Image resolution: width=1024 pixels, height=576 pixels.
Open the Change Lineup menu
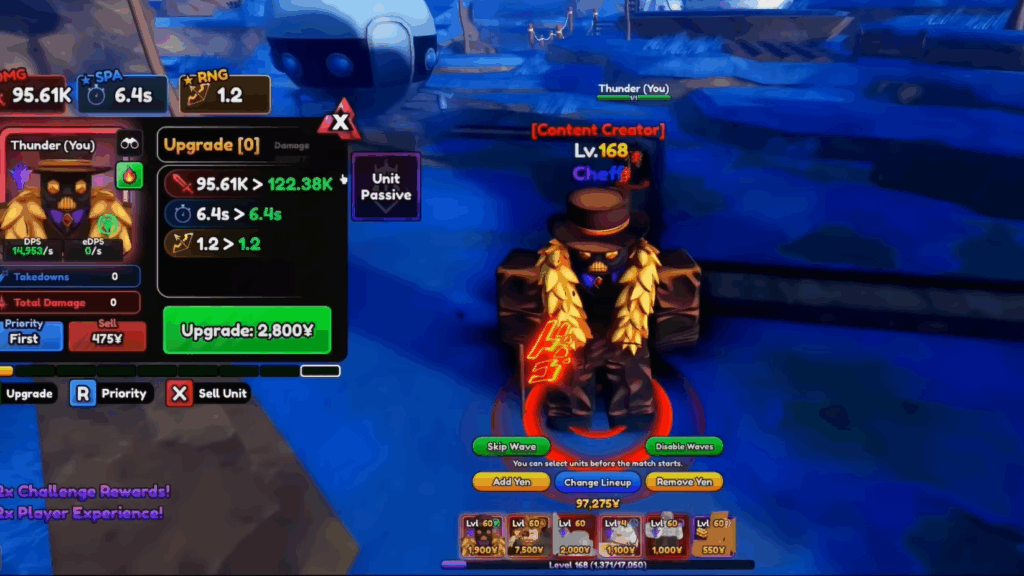coord(596,482)
